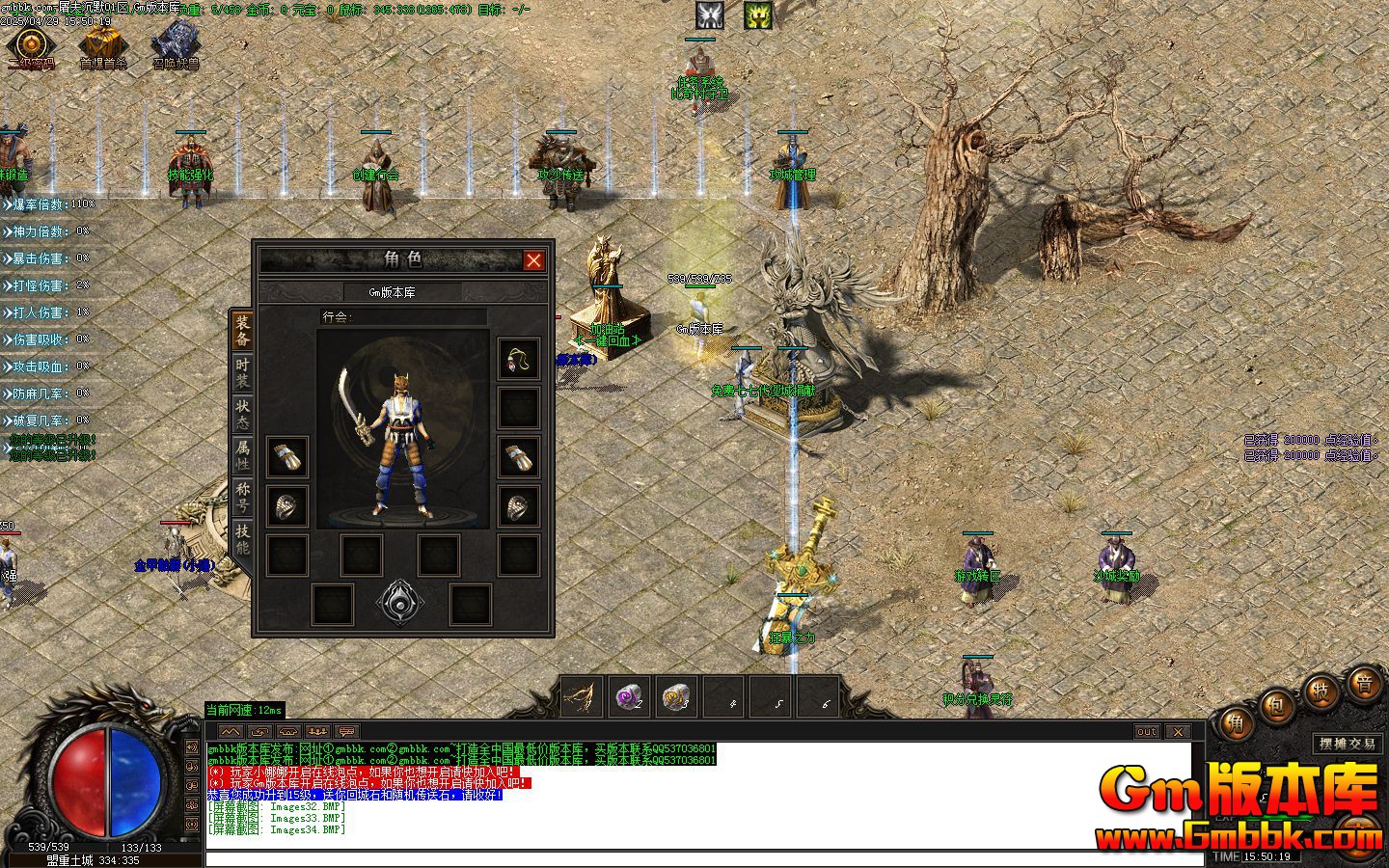This screenshot has width=1389, height=868.
Task: Open the 技 skills round button
Action: coord(1320,692)
